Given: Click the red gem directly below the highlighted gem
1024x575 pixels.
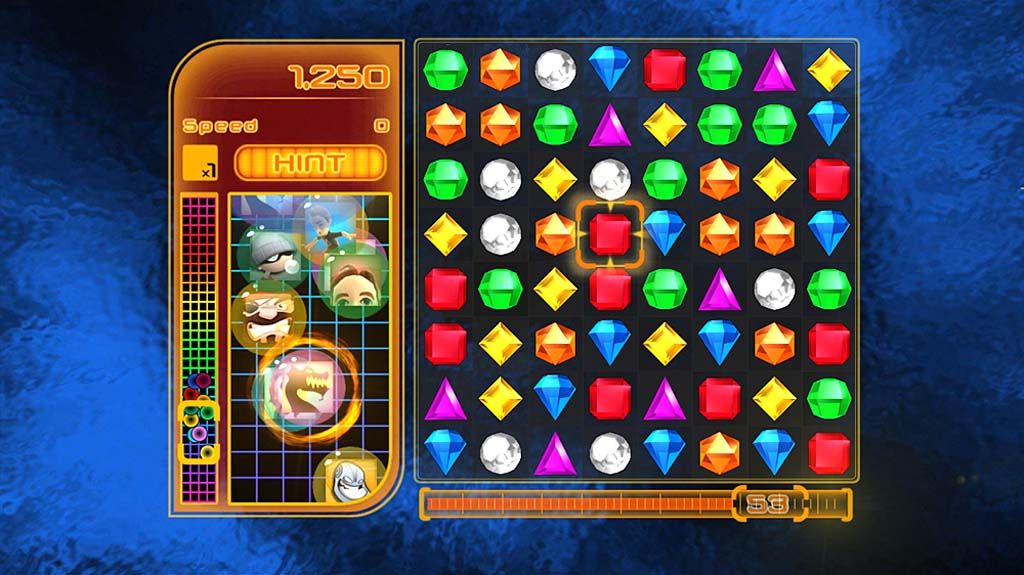Looking at the screenshot, I should [x=609, y=289].
